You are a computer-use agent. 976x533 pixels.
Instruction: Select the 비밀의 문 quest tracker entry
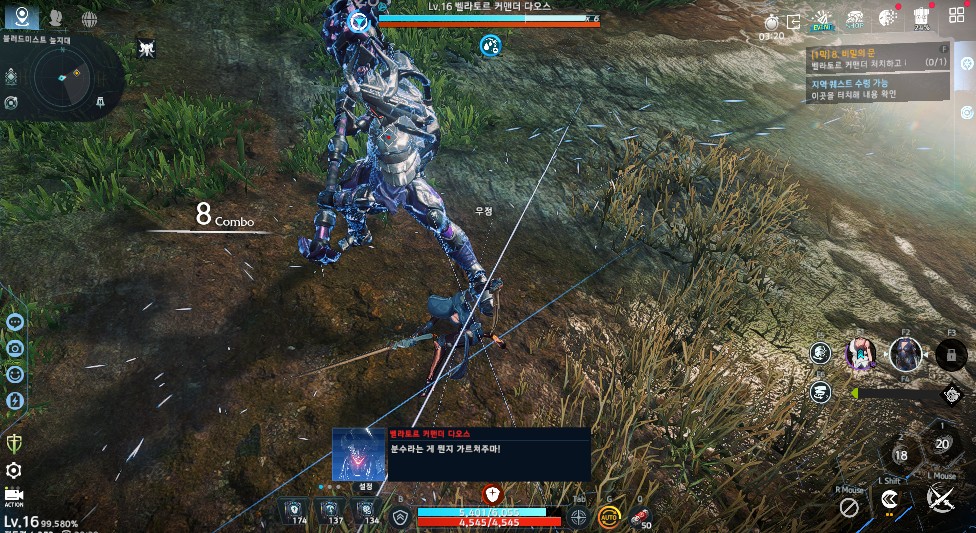[x=877, y=56]
